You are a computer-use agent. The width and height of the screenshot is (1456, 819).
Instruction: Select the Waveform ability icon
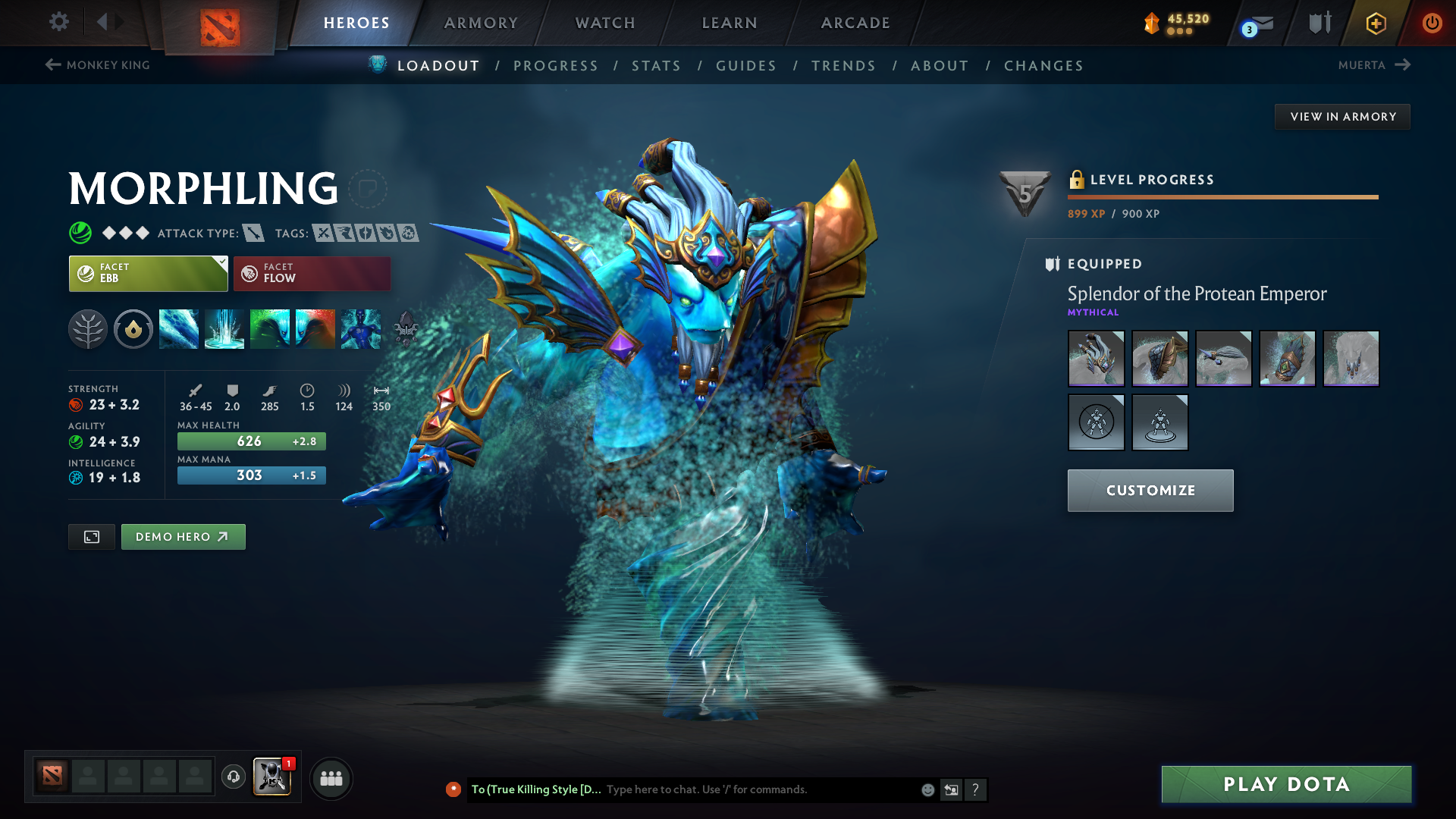click(179, 328)
